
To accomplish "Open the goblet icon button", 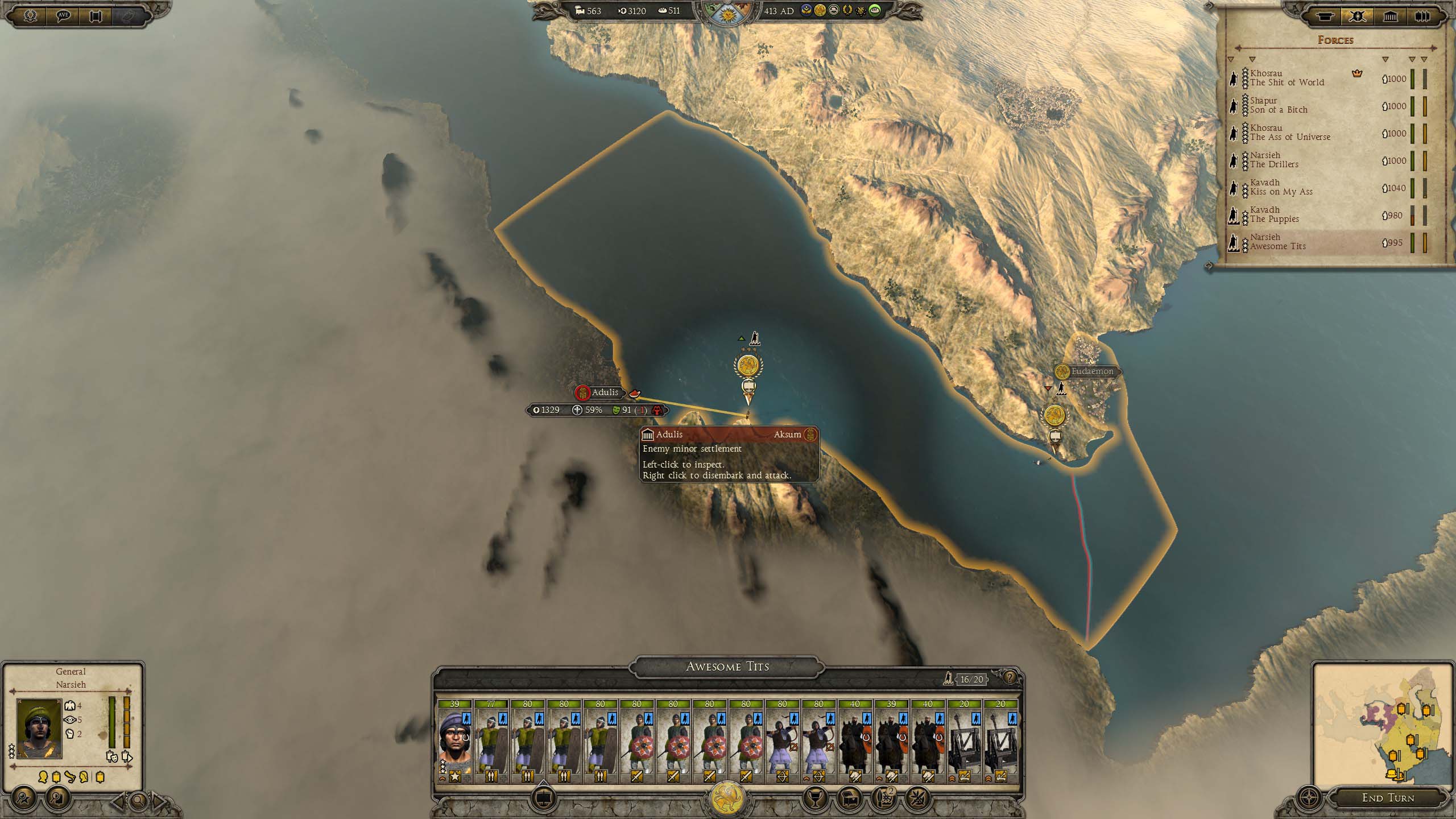I will point(814,799).
